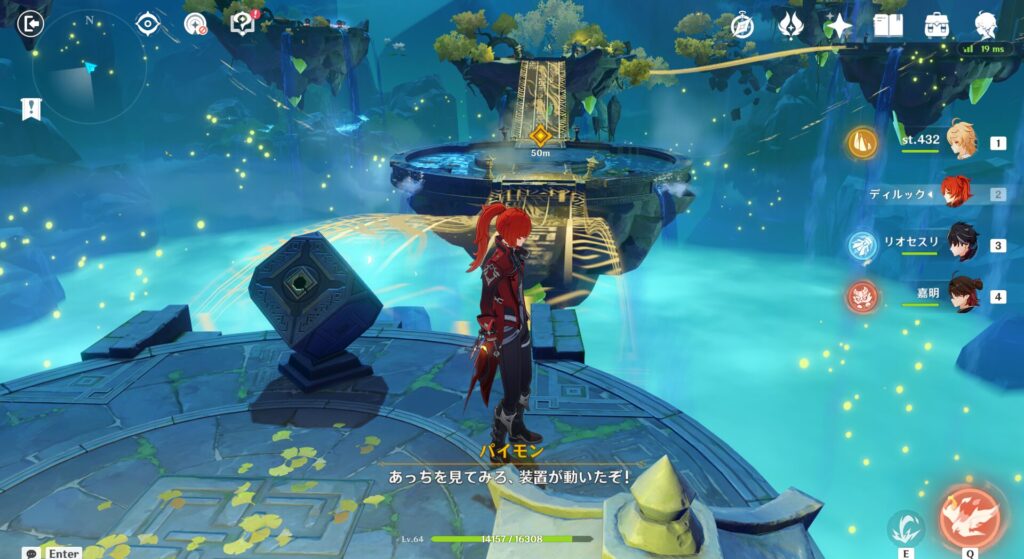Open the chat speech bubble
The width and height of the screenshot is (1024, 559).
(x=33, y=552)
